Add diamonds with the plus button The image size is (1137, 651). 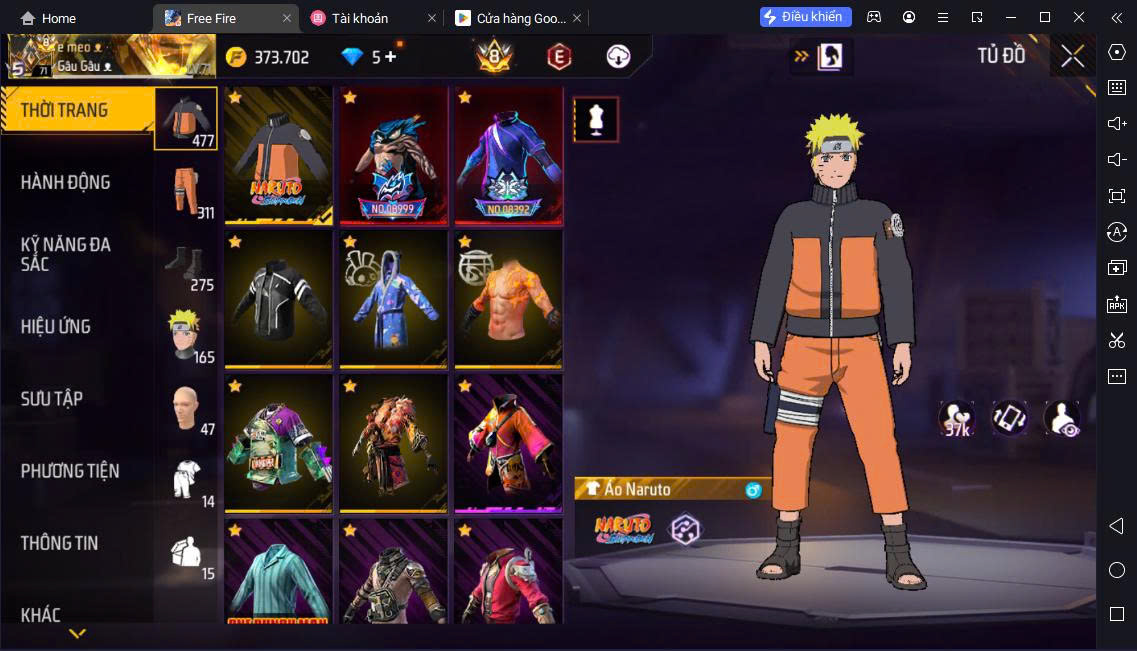coord(390,57)
